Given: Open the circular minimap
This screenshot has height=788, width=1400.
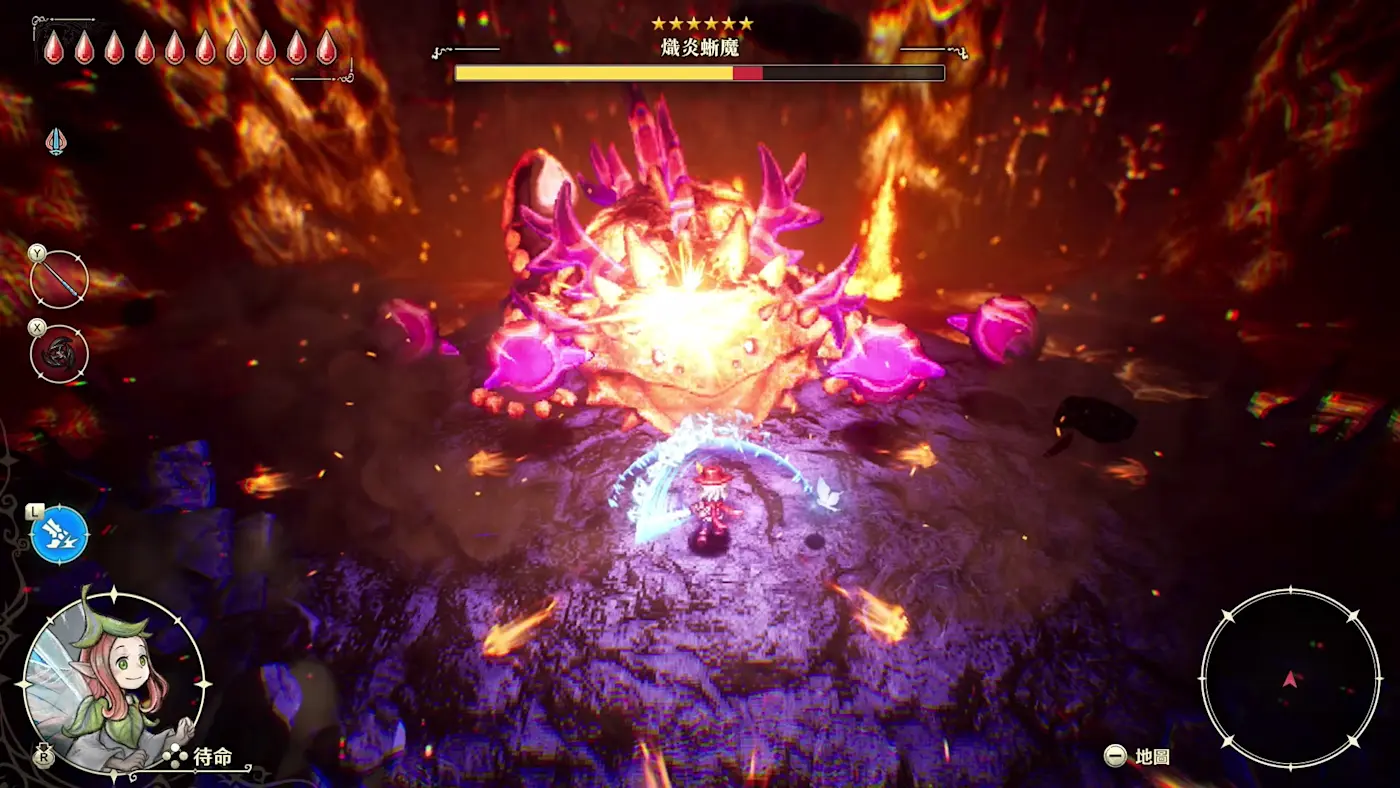Looking at the screenshot, I should pyautogui.click(x=1290, y=680).
